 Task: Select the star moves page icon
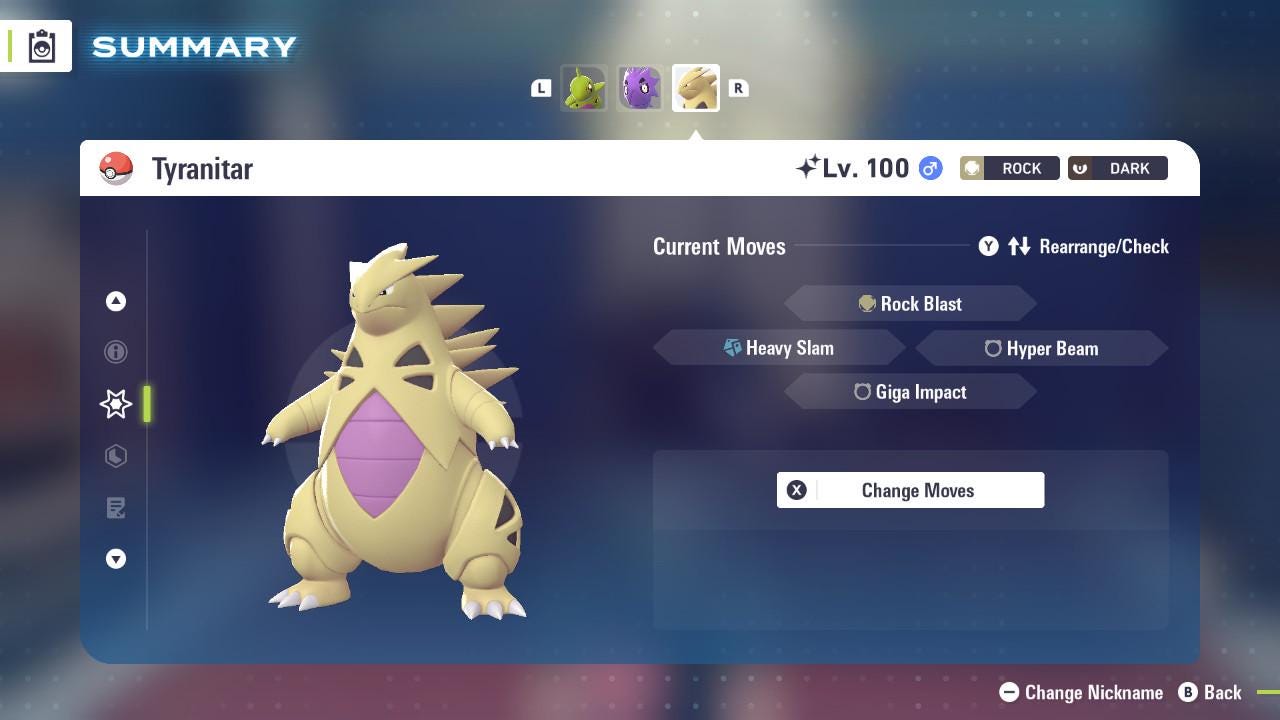116,404
